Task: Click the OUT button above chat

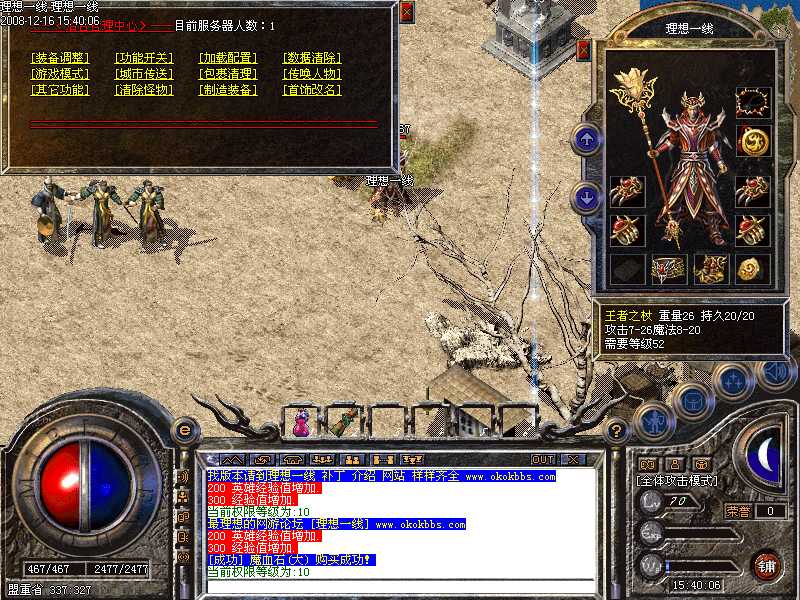Action: (x=542, y=460)
